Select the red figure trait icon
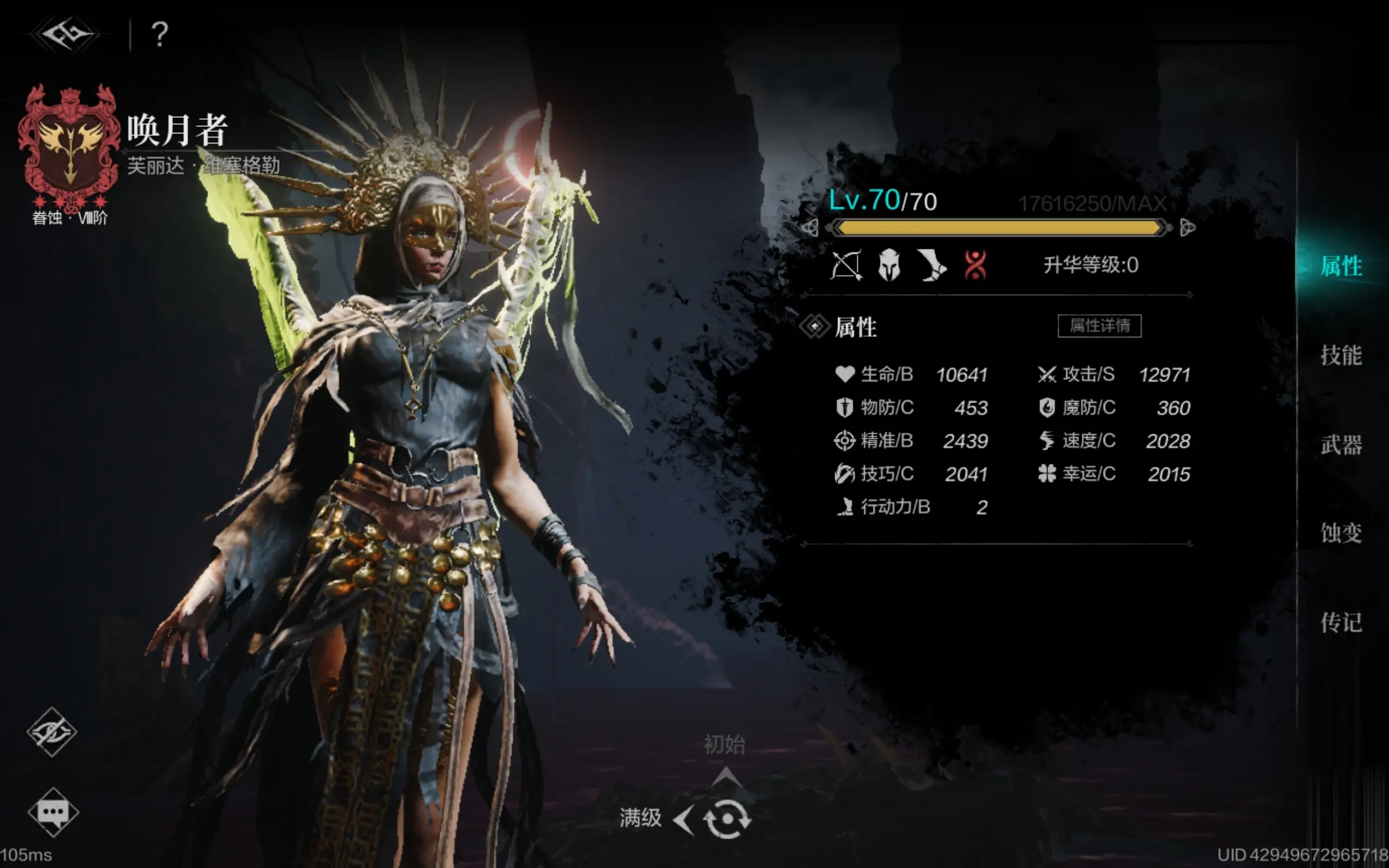1389x868 pixels. pos(974,266)
